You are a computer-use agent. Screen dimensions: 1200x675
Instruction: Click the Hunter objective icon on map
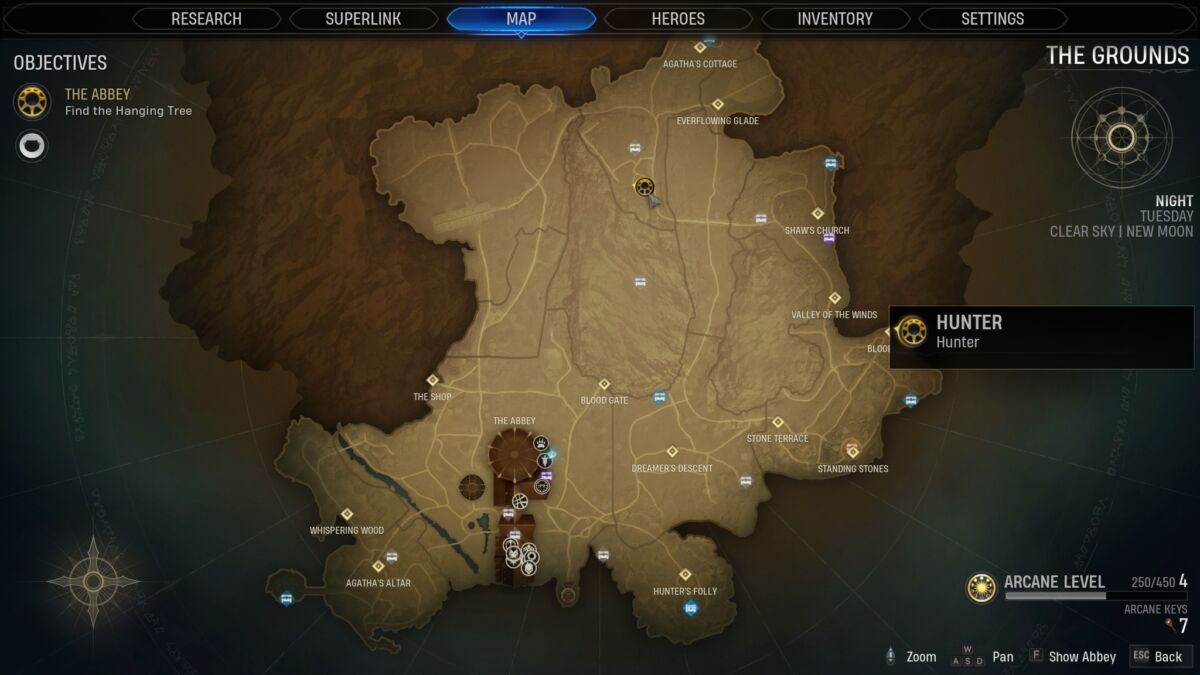coord(644,186)
